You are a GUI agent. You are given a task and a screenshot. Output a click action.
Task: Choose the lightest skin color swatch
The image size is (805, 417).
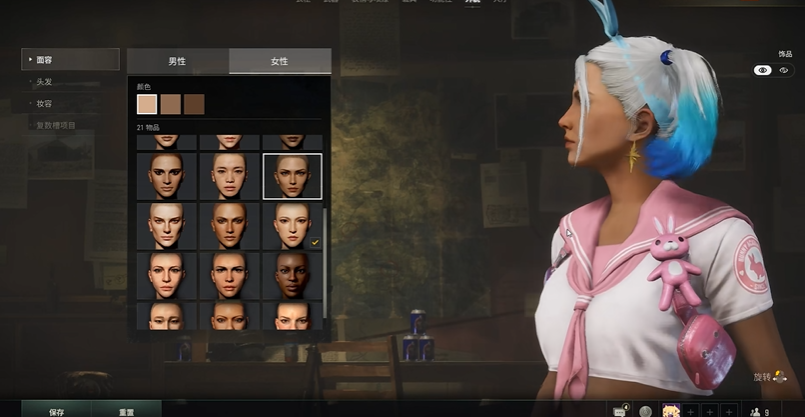[x=147, y=104]
